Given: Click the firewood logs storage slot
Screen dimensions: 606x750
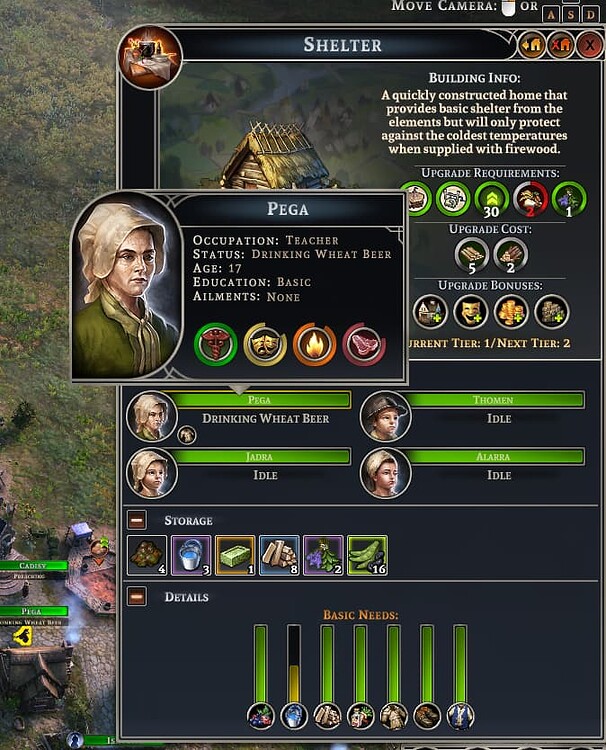Looking at the screenshot, I should click(279, 555).
